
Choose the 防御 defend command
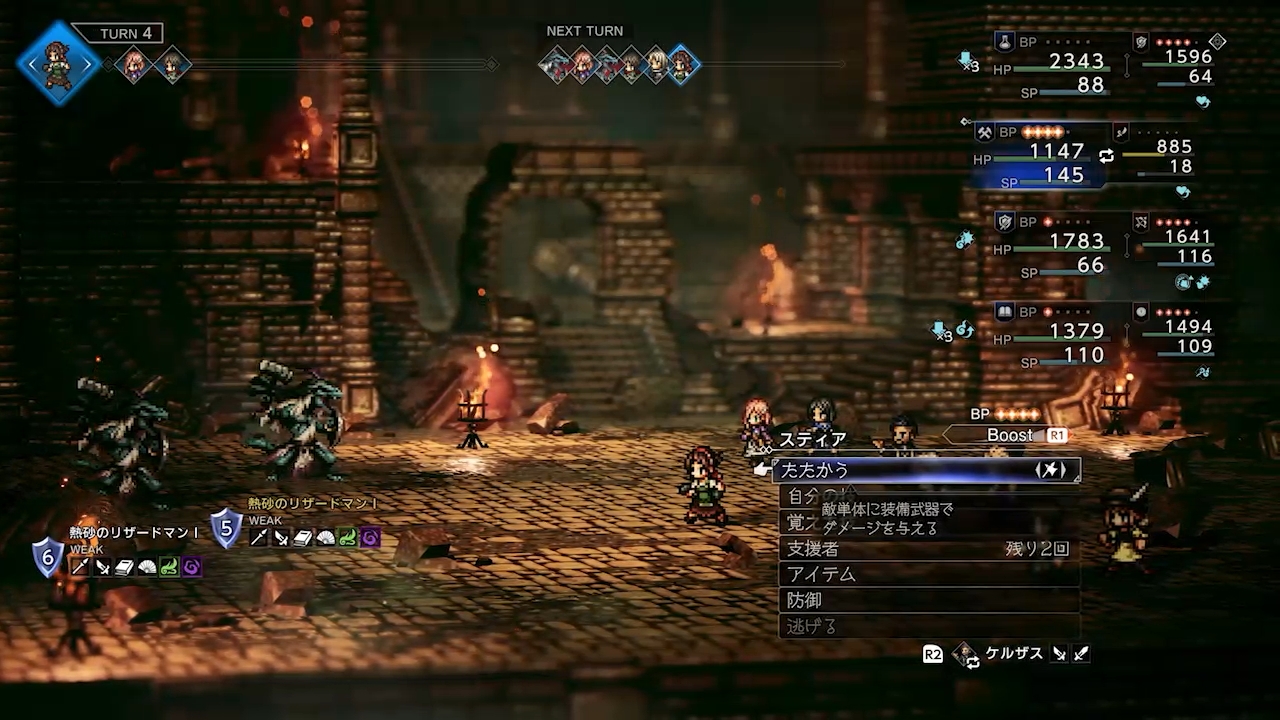[x=927, y=600]
